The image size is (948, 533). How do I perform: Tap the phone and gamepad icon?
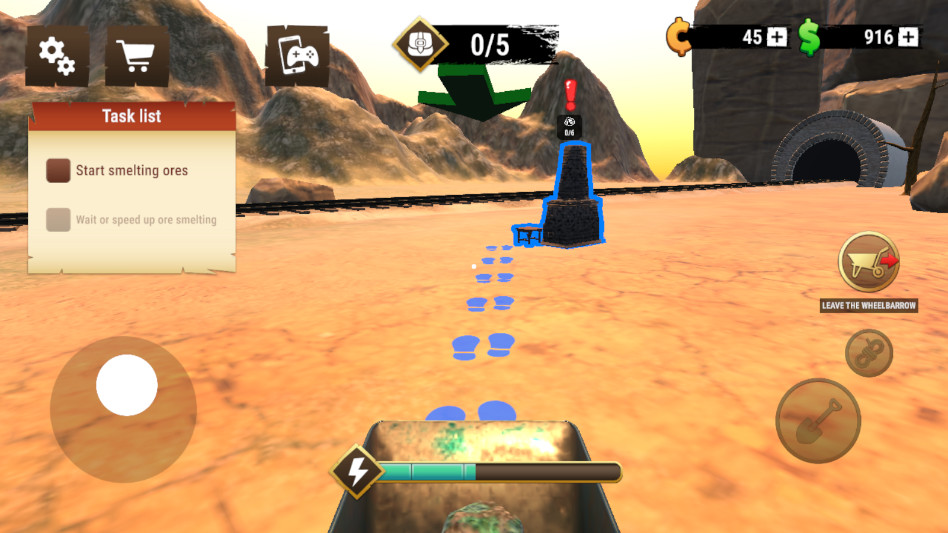(x=297, y=56)
